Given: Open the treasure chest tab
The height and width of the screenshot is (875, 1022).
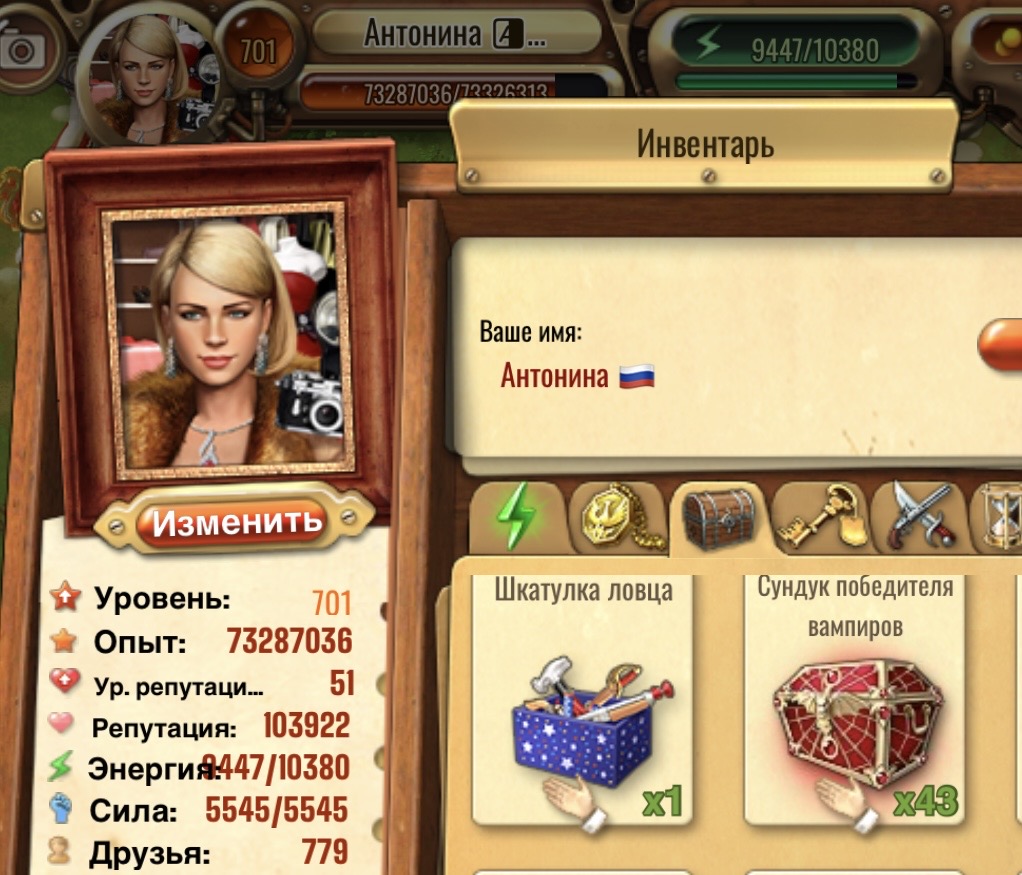Looking at the screenshot, I should coord(717,517).
